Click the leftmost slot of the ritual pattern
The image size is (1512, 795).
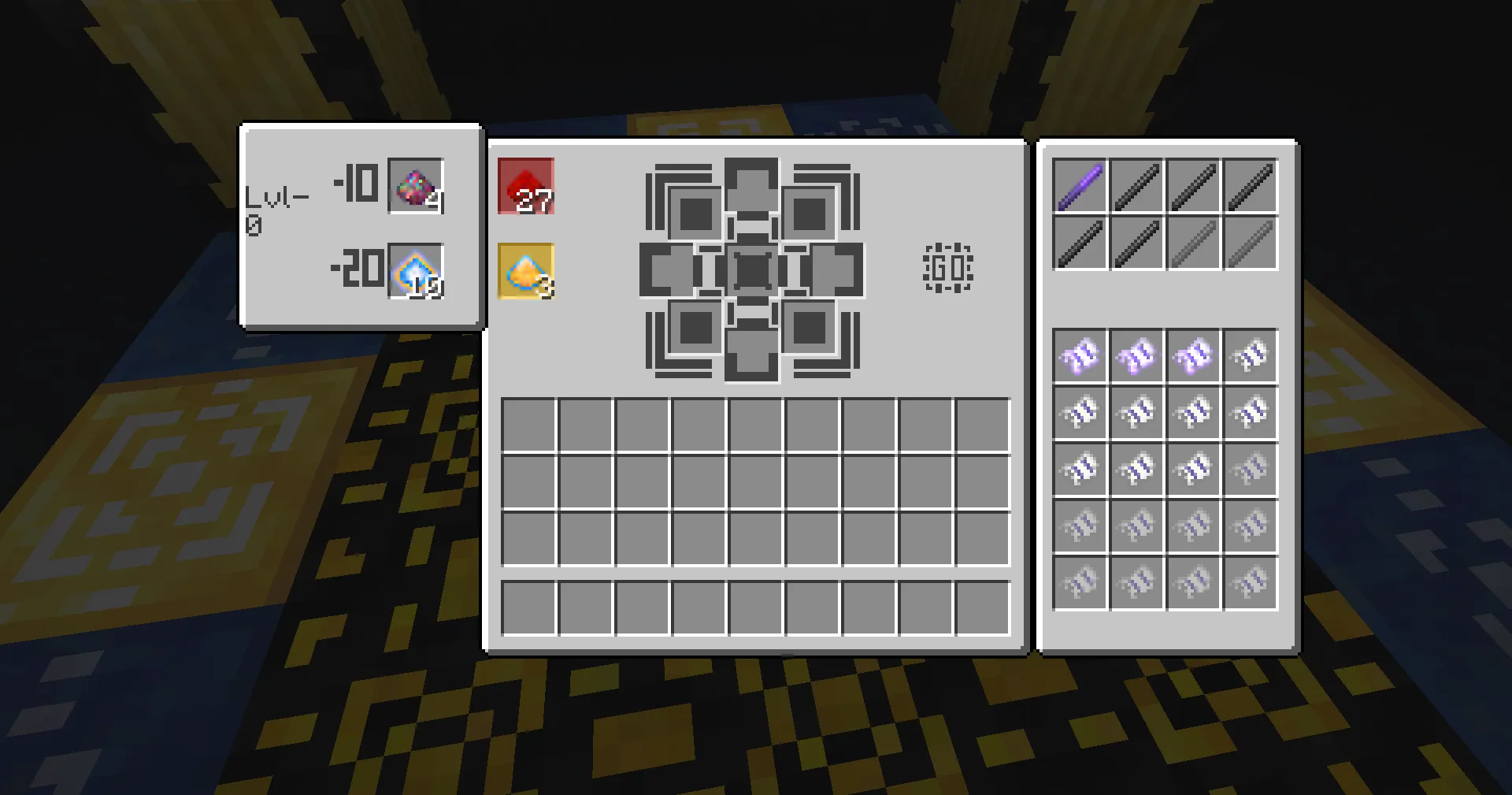(667, 270)
